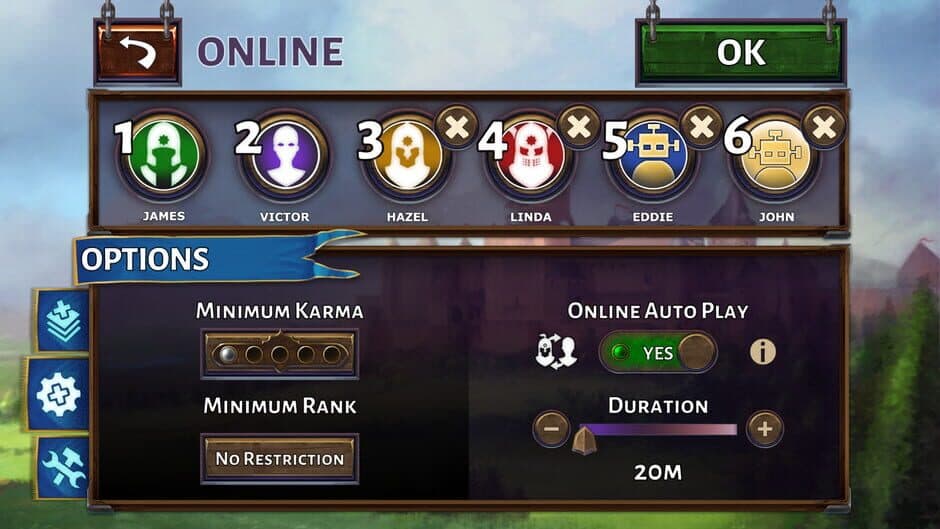
Task: Confirm with the green OK button
Action: point(741,52)
